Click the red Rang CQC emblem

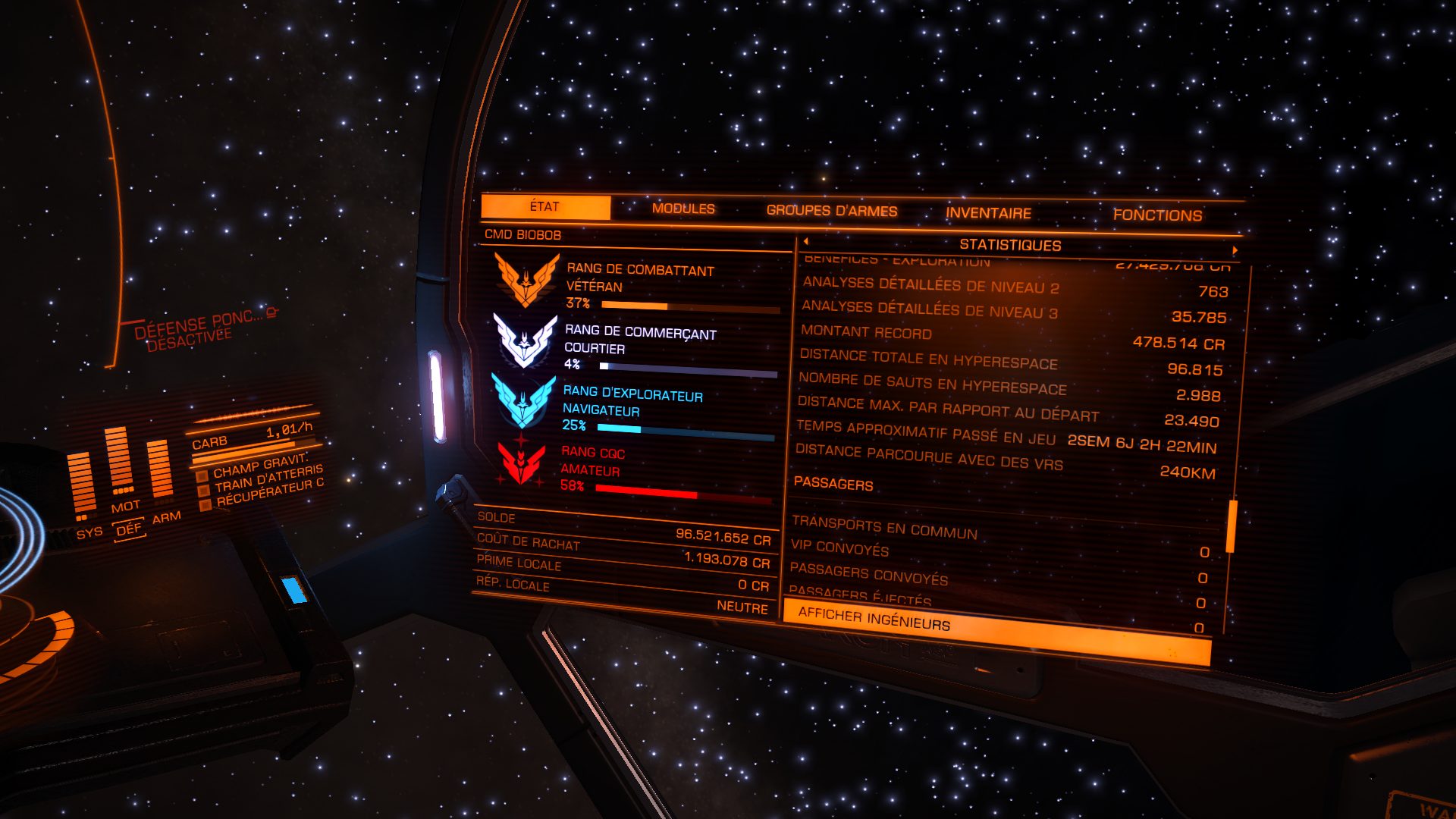pyautogui.click(x=521, y=463)
